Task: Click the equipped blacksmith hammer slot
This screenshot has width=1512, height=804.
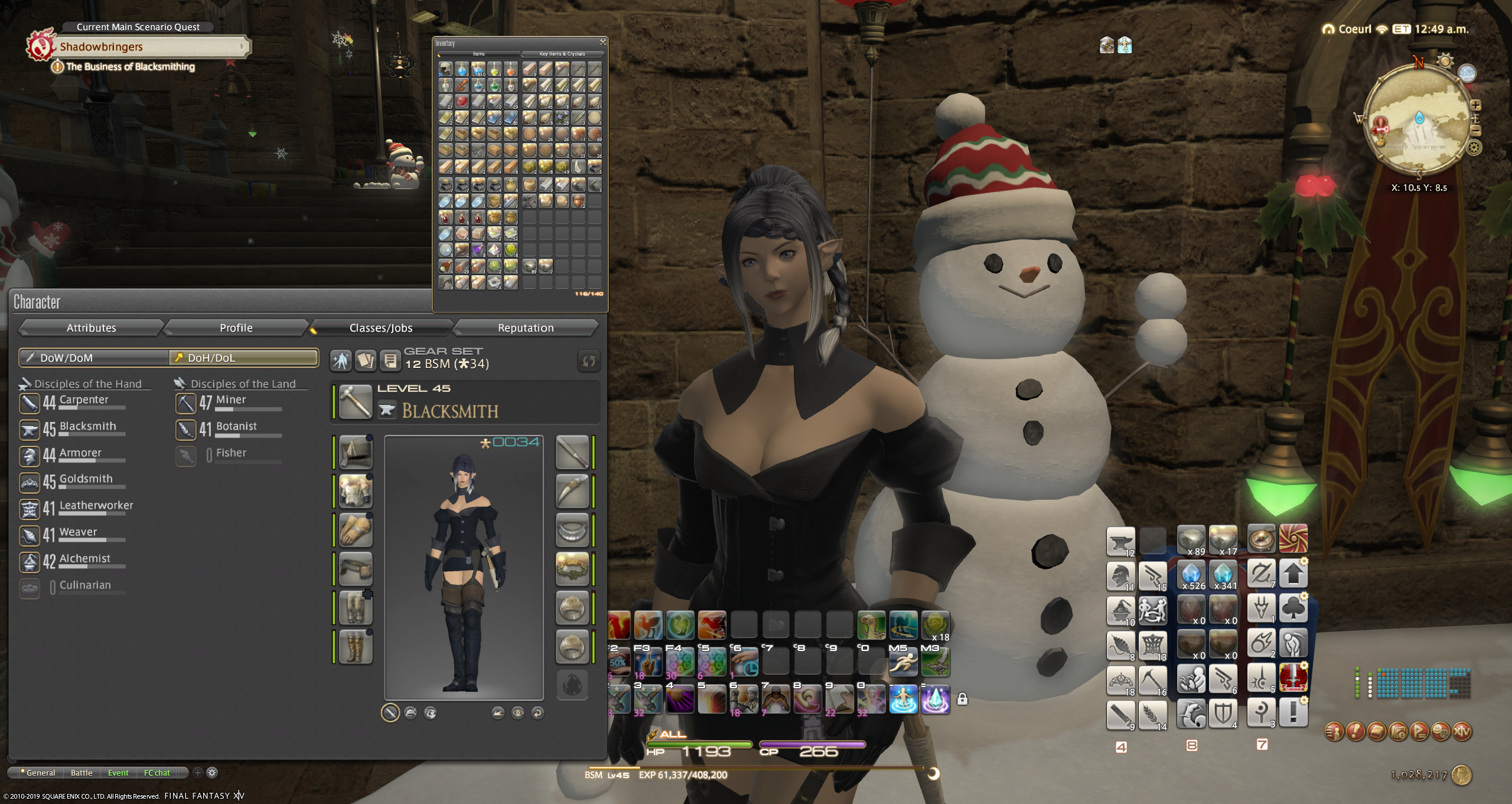Action: click(356, 402)
